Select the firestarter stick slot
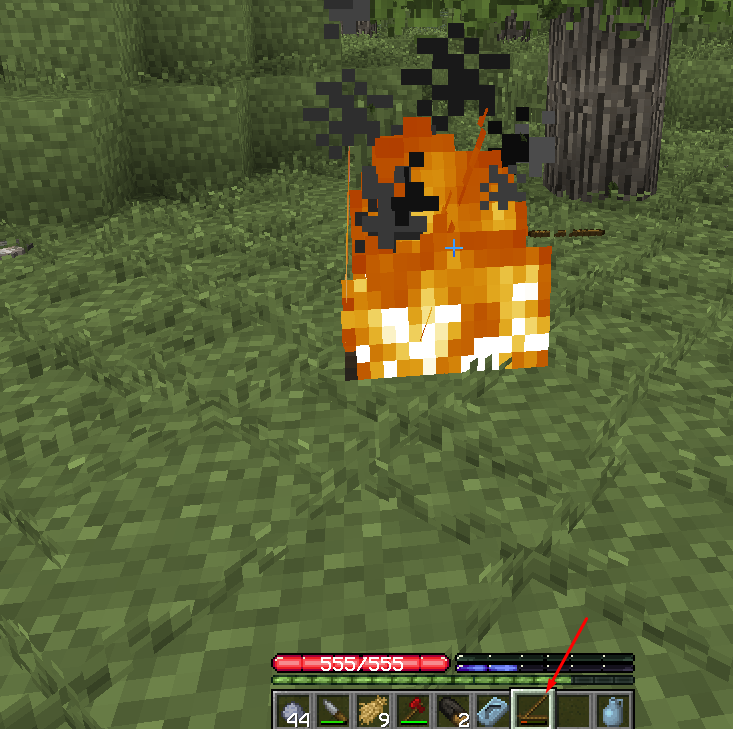 coord(531,710)
